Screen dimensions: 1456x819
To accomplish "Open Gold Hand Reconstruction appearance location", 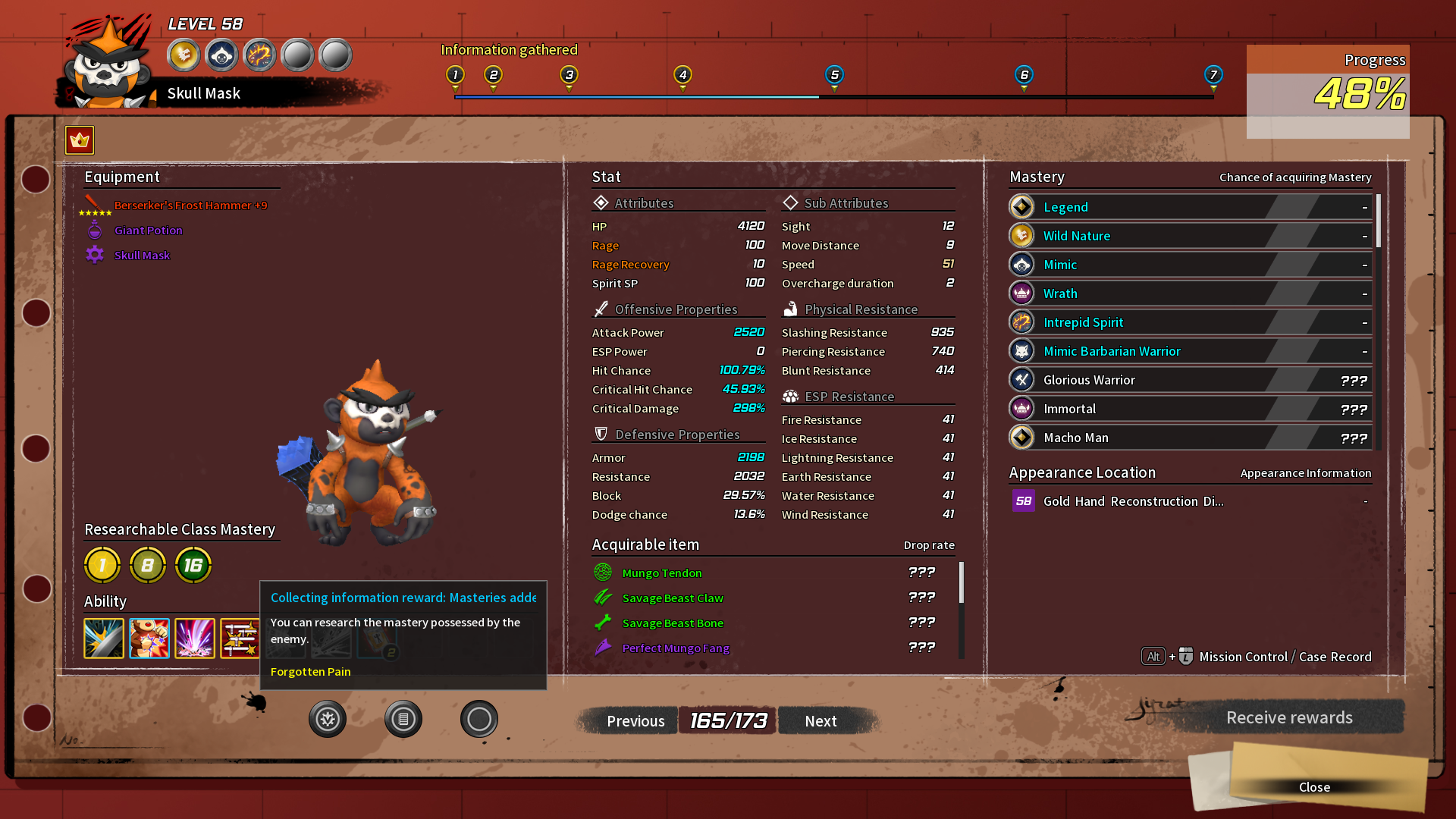I will pyautogui.click(x=1133, y=501).
